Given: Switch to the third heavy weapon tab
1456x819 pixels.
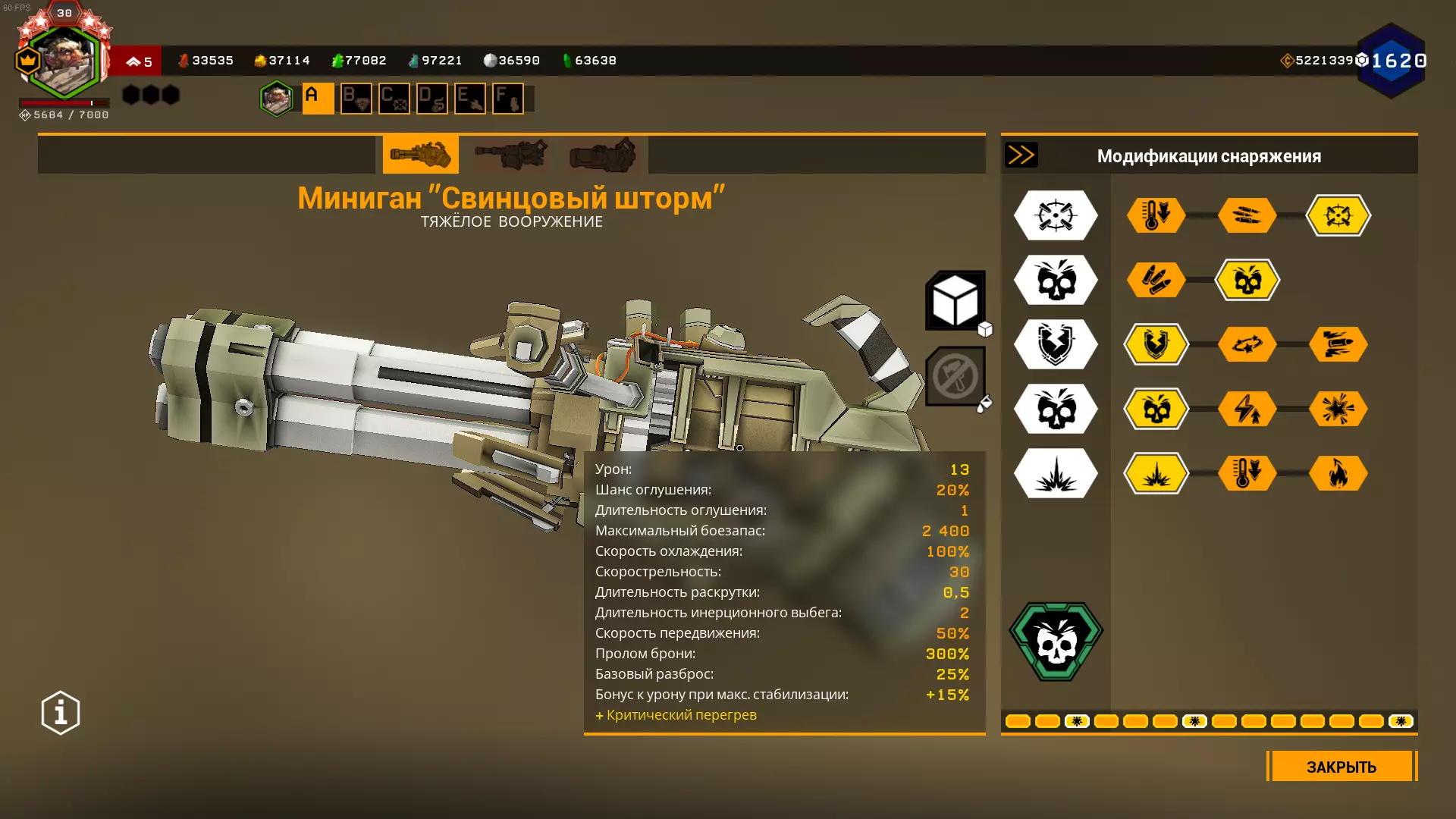Looking at the screenshot, I should (603, 155).
